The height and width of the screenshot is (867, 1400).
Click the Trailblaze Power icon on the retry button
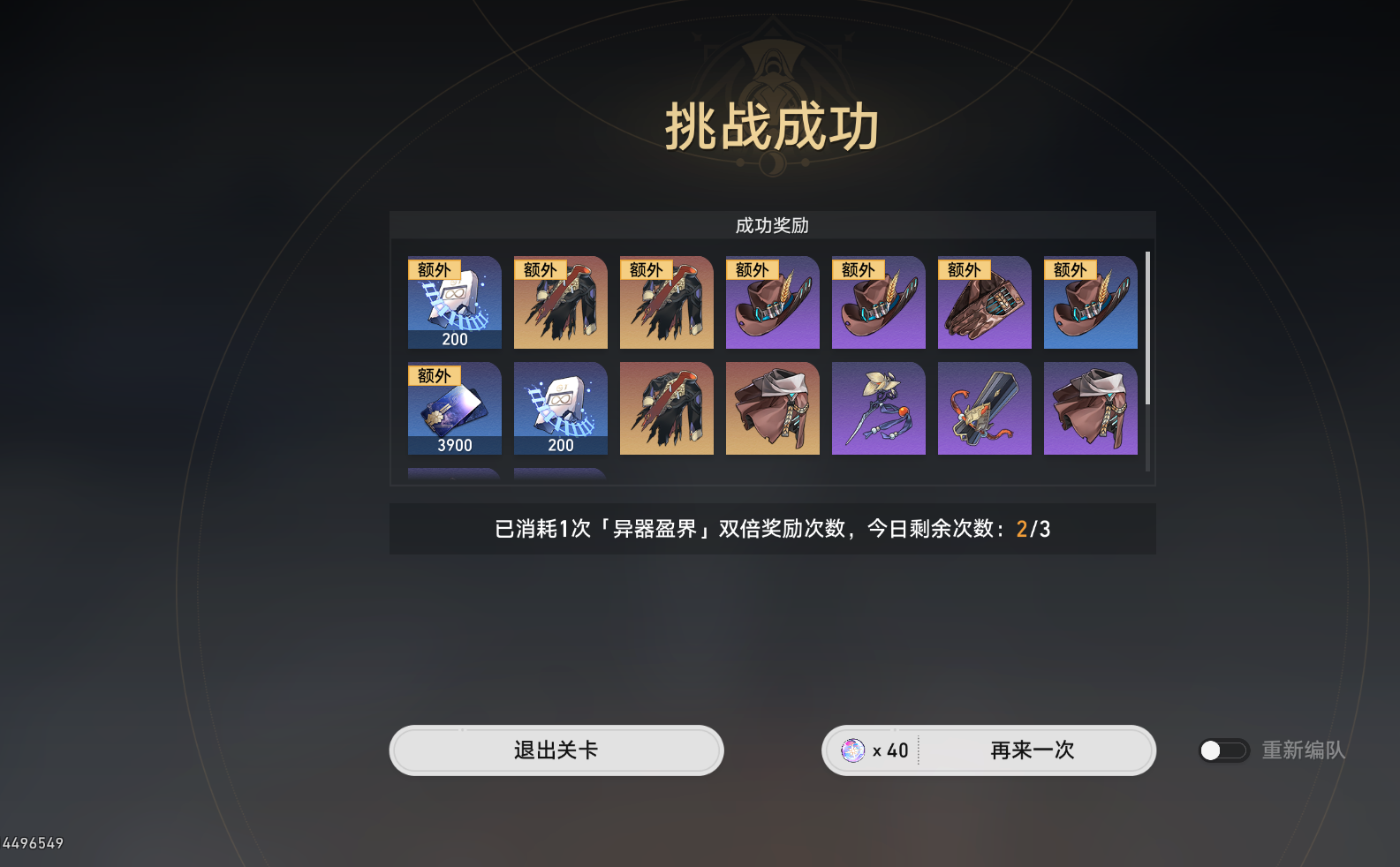(x=852, y=750)
